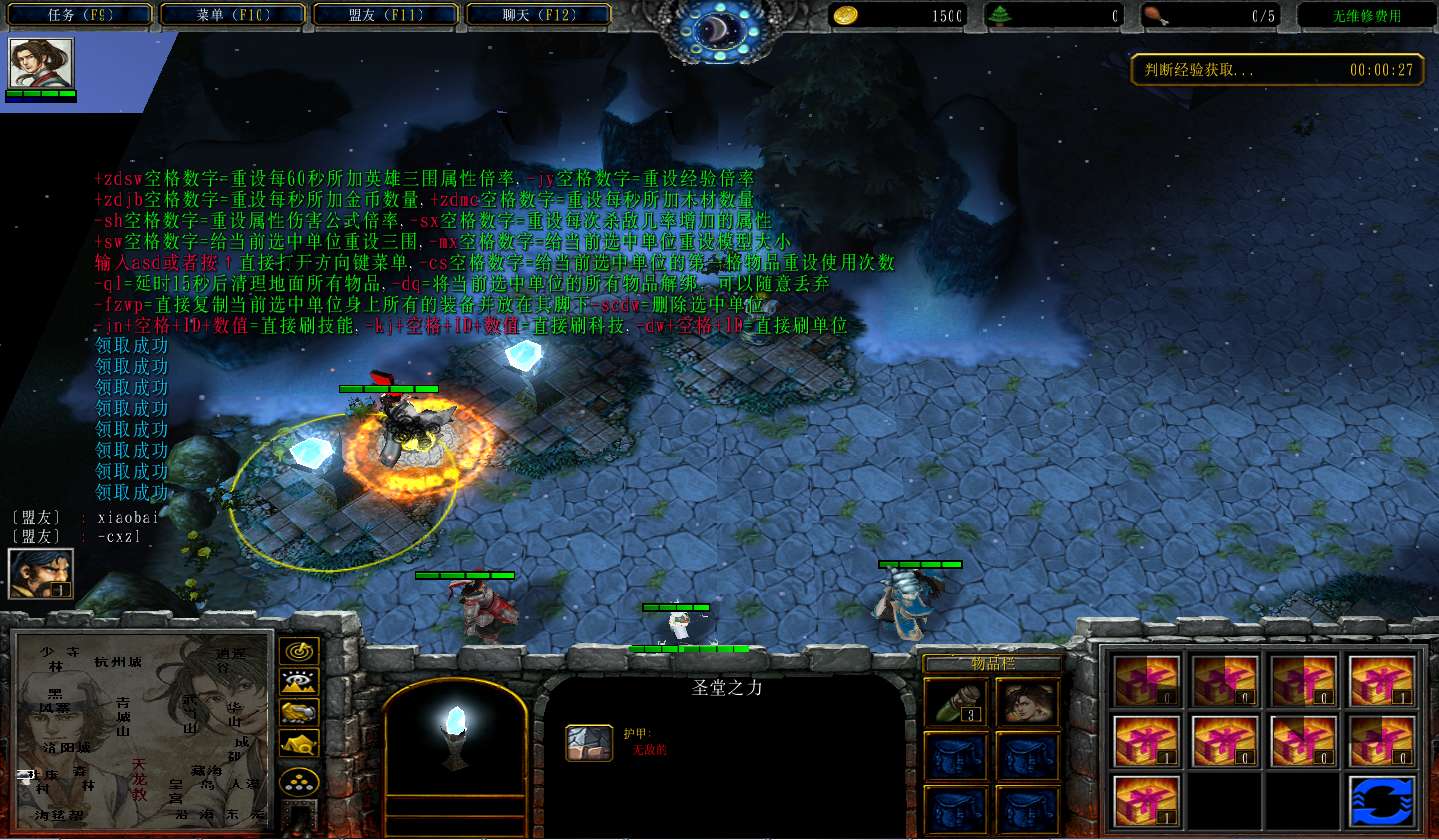This screenshot has height=840, width=1439.
Task: Select the hero portrait icon in the top-left corner
Action: coord(41,64)
